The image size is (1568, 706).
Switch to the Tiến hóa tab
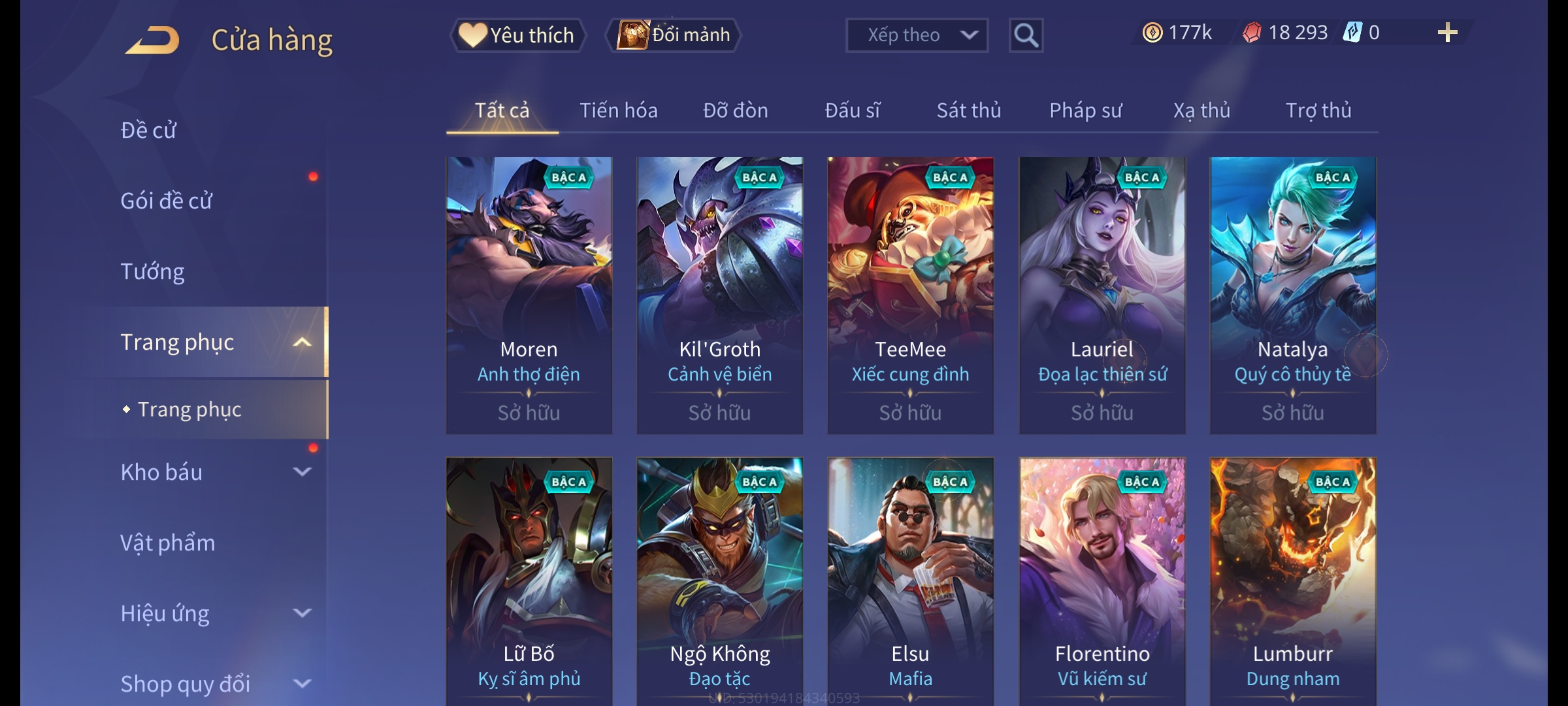[618, 110]
